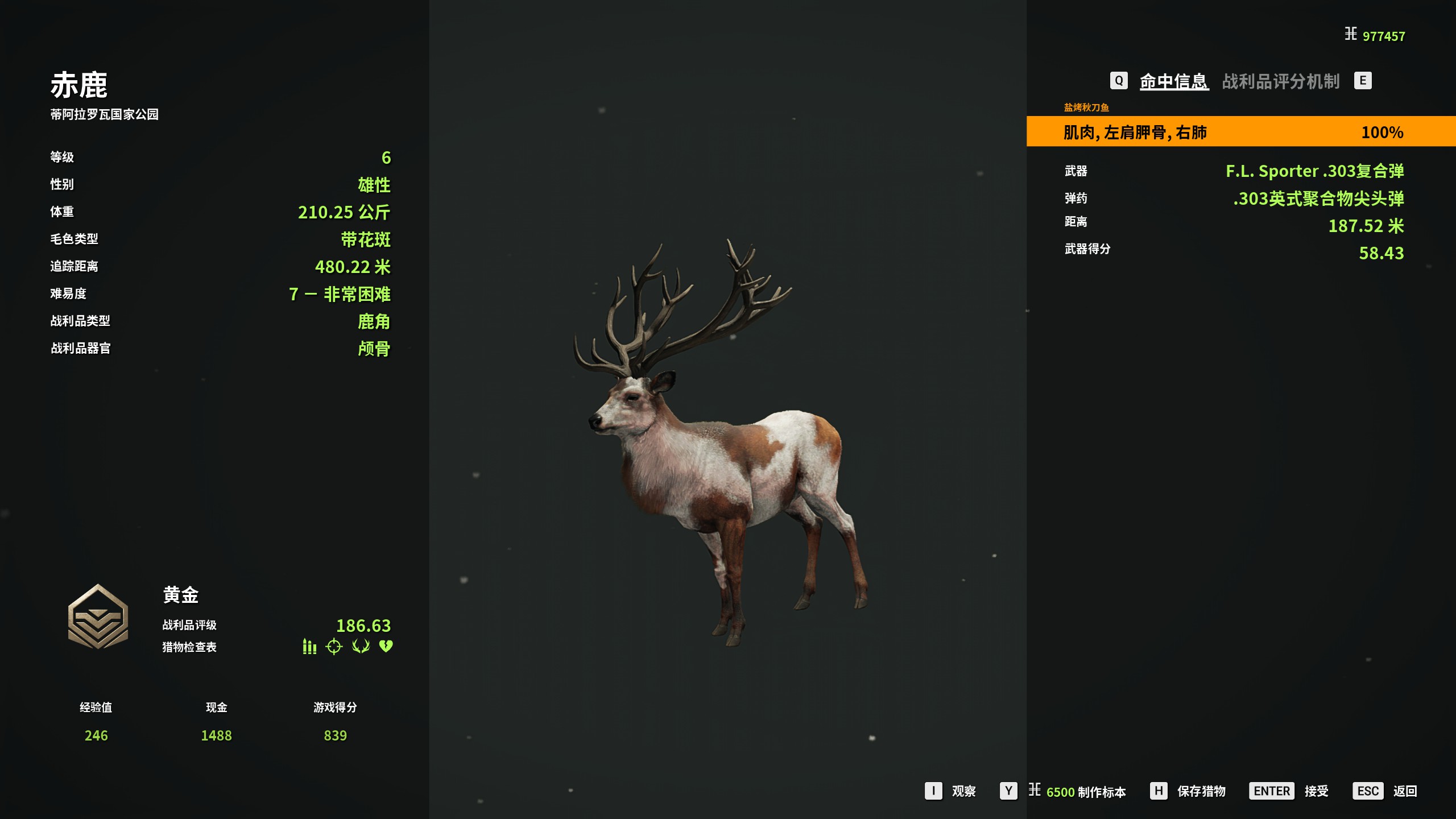Click the gold trophy rating badge
The image size is (1456, 819).
click(98, 617)
